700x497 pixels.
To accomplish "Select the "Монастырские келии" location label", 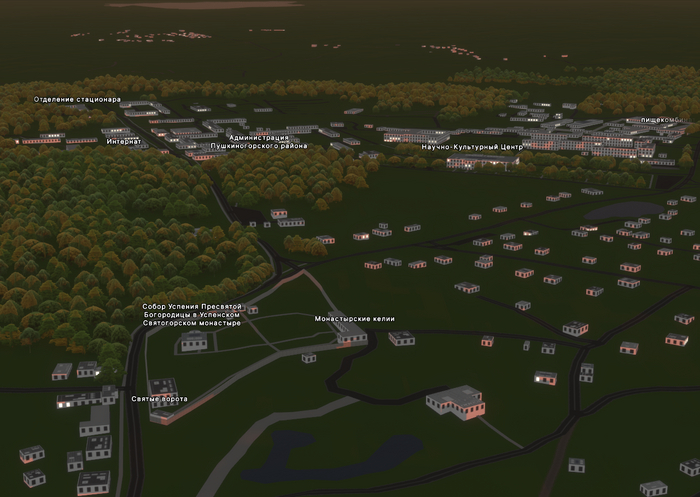I will [354, 319].
